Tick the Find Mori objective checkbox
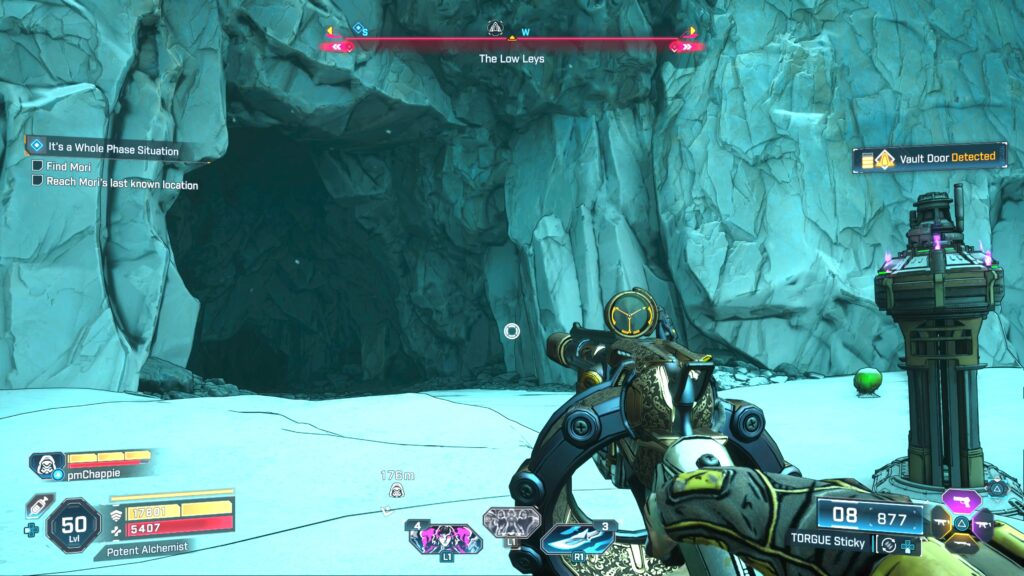The width and height of the screenshot is (1024, 576). click(37, 166)
